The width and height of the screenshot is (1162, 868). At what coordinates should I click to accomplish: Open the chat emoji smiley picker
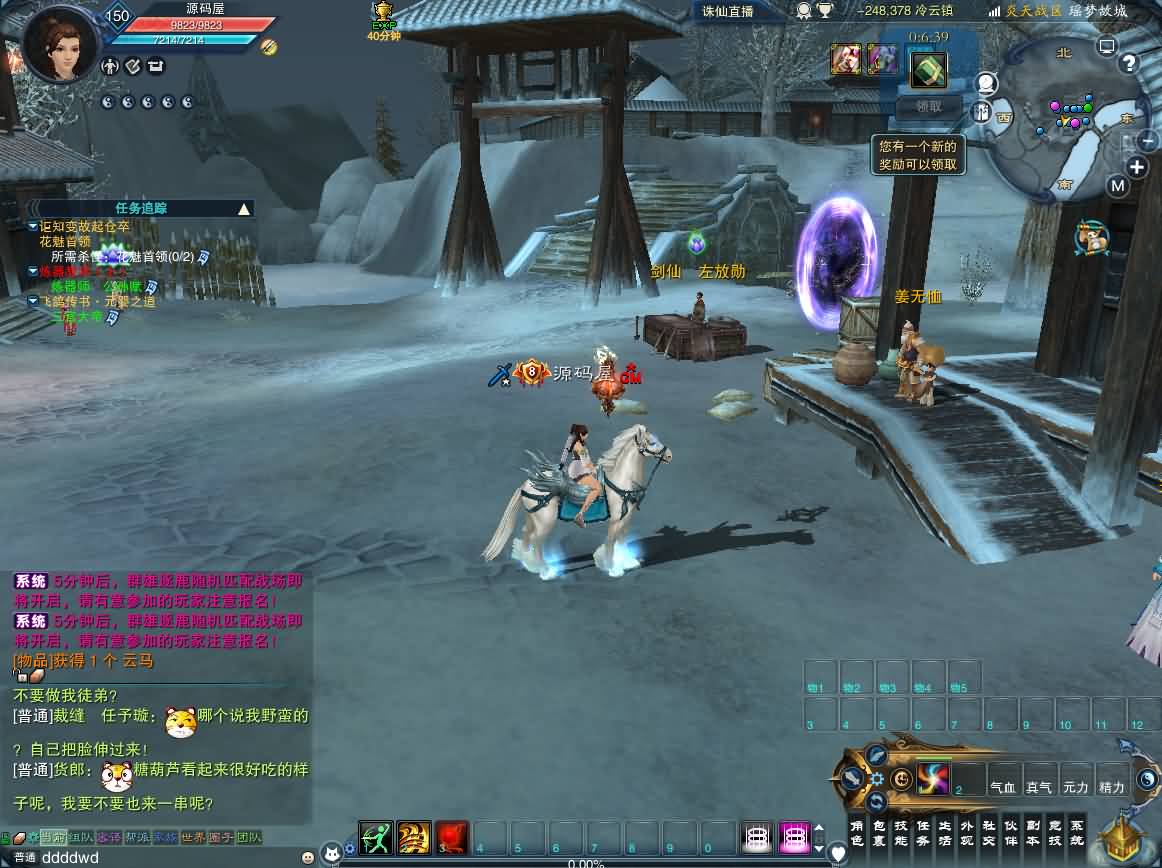(x=307, y=857)
